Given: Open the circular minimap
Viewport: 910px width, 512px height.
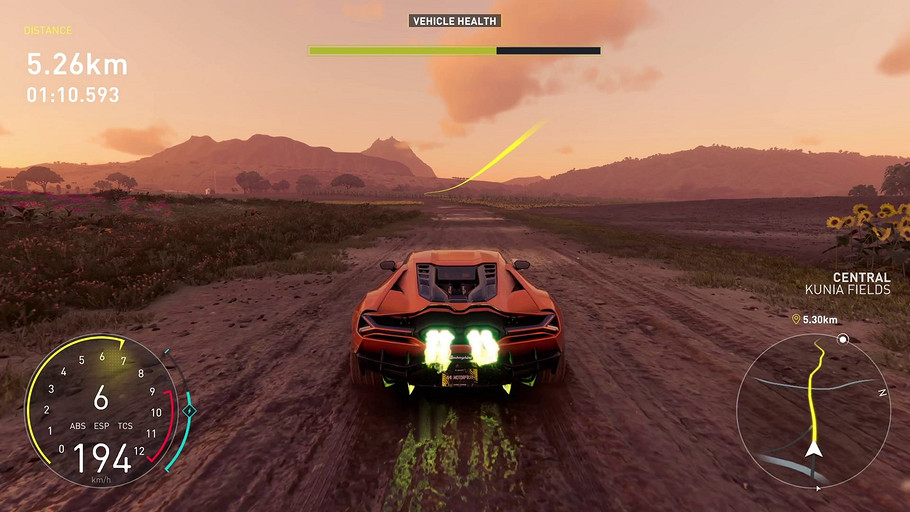Looking at the screenshot, I should click(x=812, y=410).
